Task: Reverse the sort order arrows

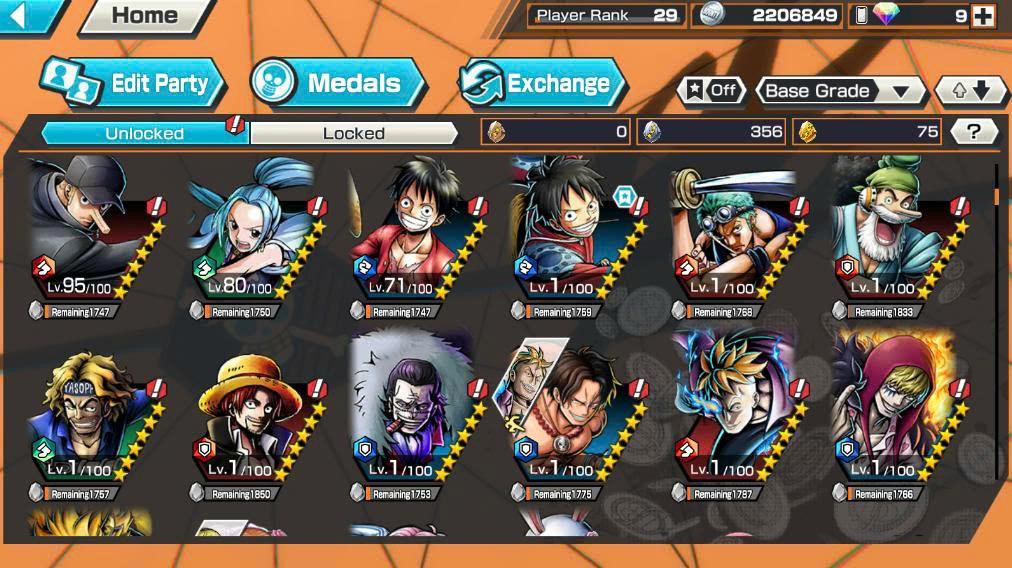Action: (970, 91)
